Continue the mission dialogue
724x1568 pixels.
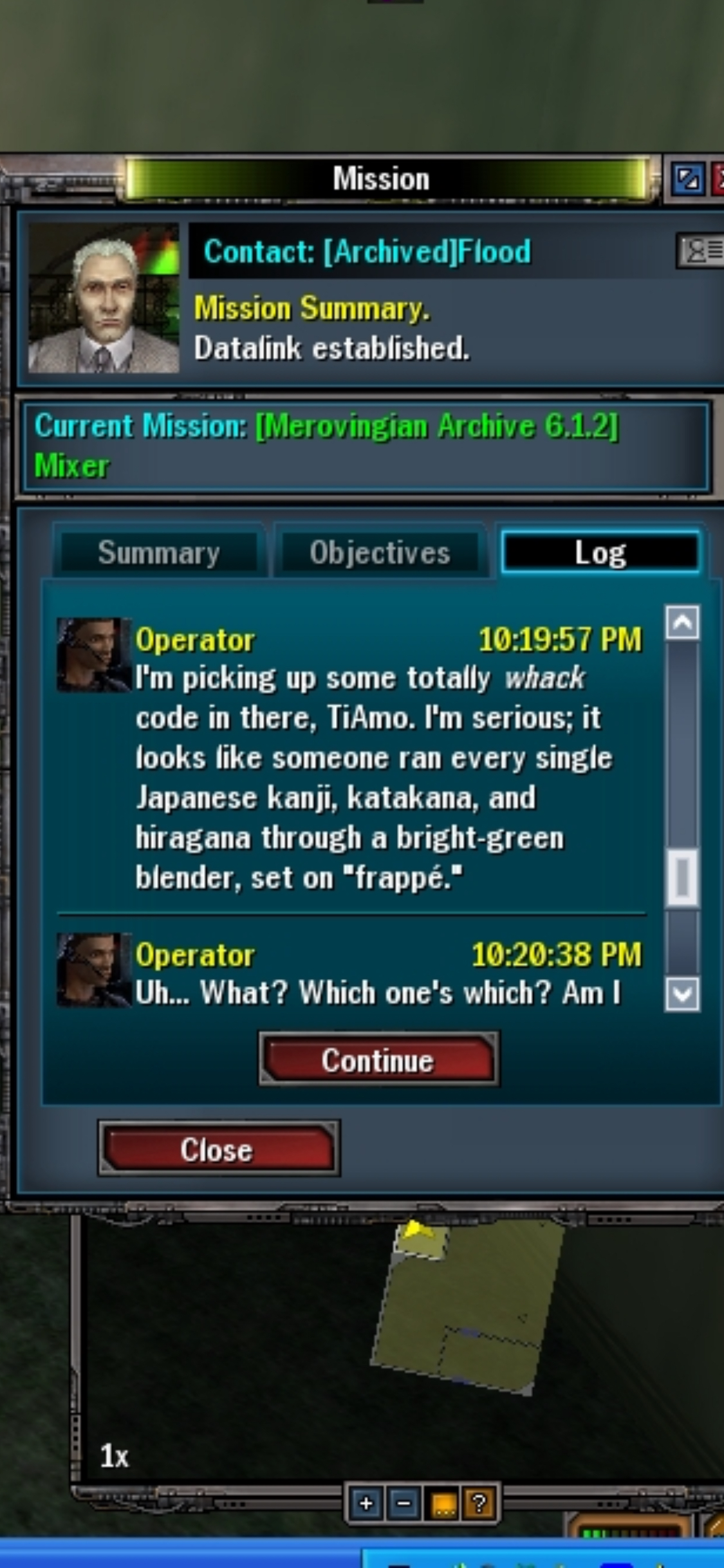[378, 1060]
